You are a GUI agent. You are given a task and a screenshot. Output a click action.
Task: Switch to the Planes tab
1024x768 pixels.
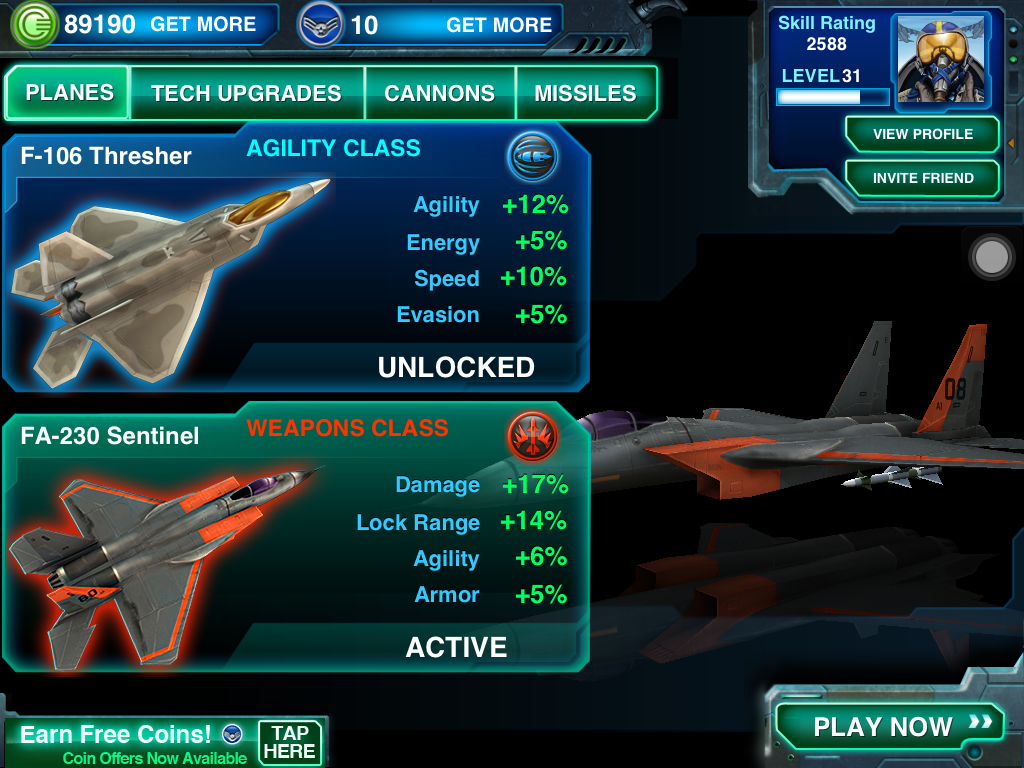coord(69,93)
